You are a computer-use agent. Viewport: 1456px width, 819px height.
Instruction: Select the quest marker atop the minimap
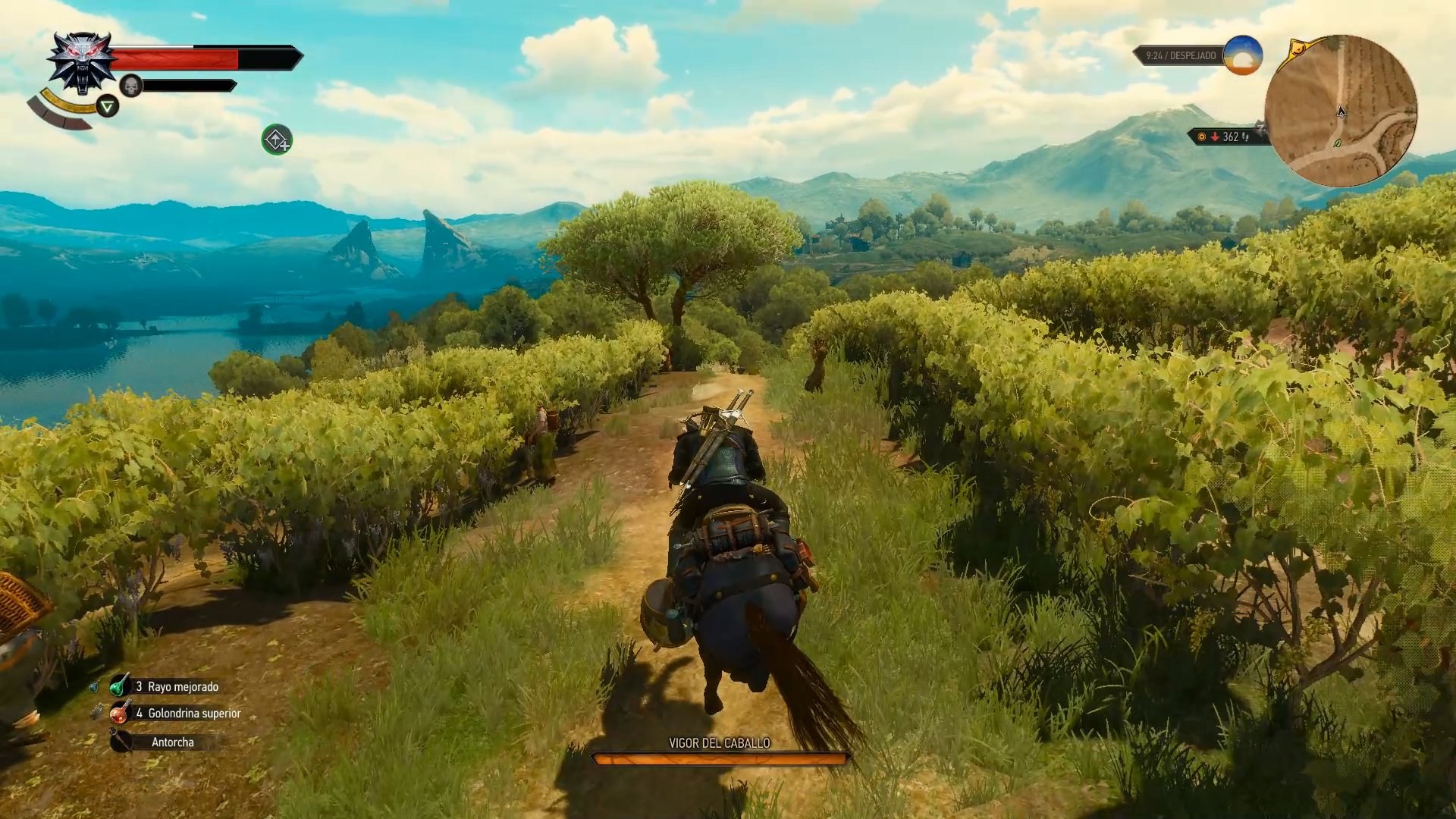[1298, 49]
